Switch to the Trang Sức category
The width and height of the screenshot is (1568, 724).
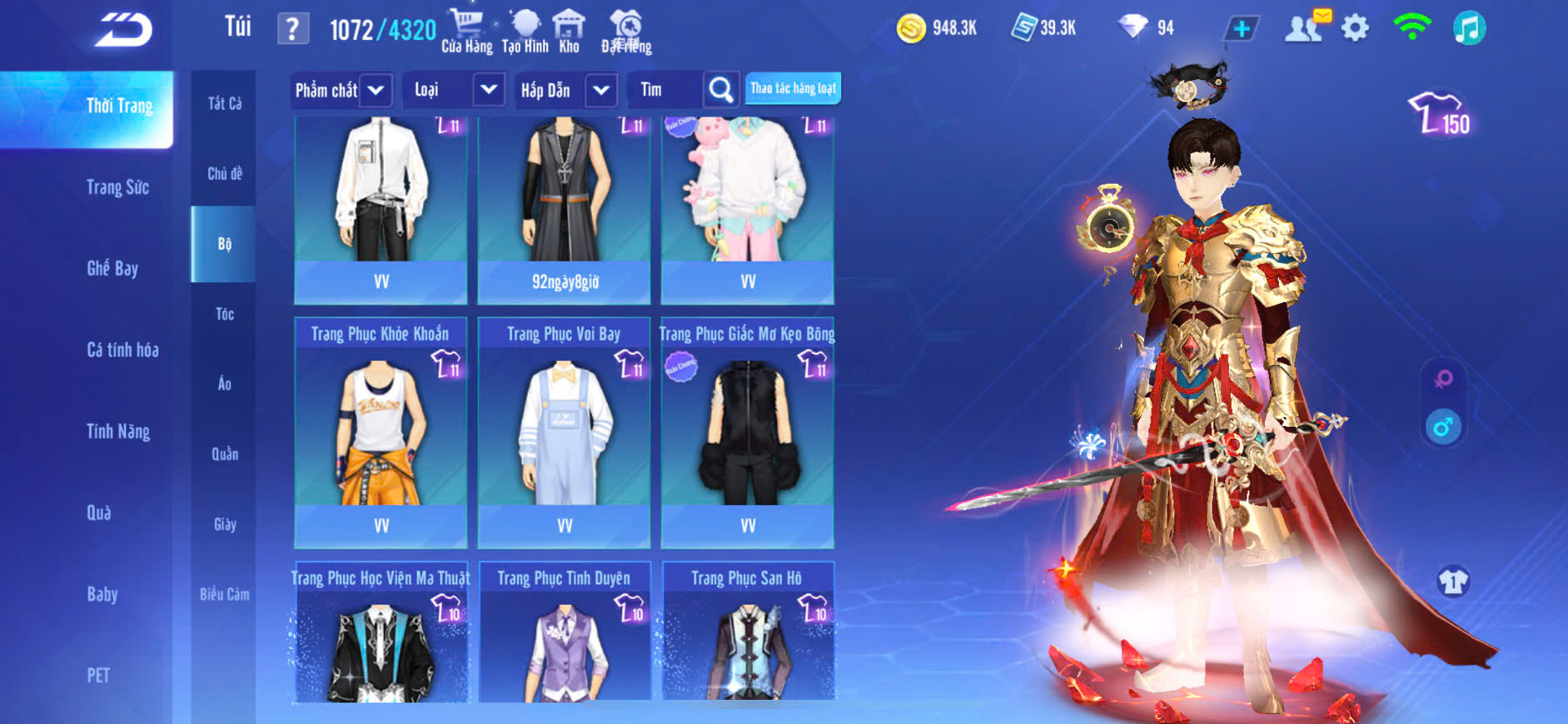click(x=117, y=187)
